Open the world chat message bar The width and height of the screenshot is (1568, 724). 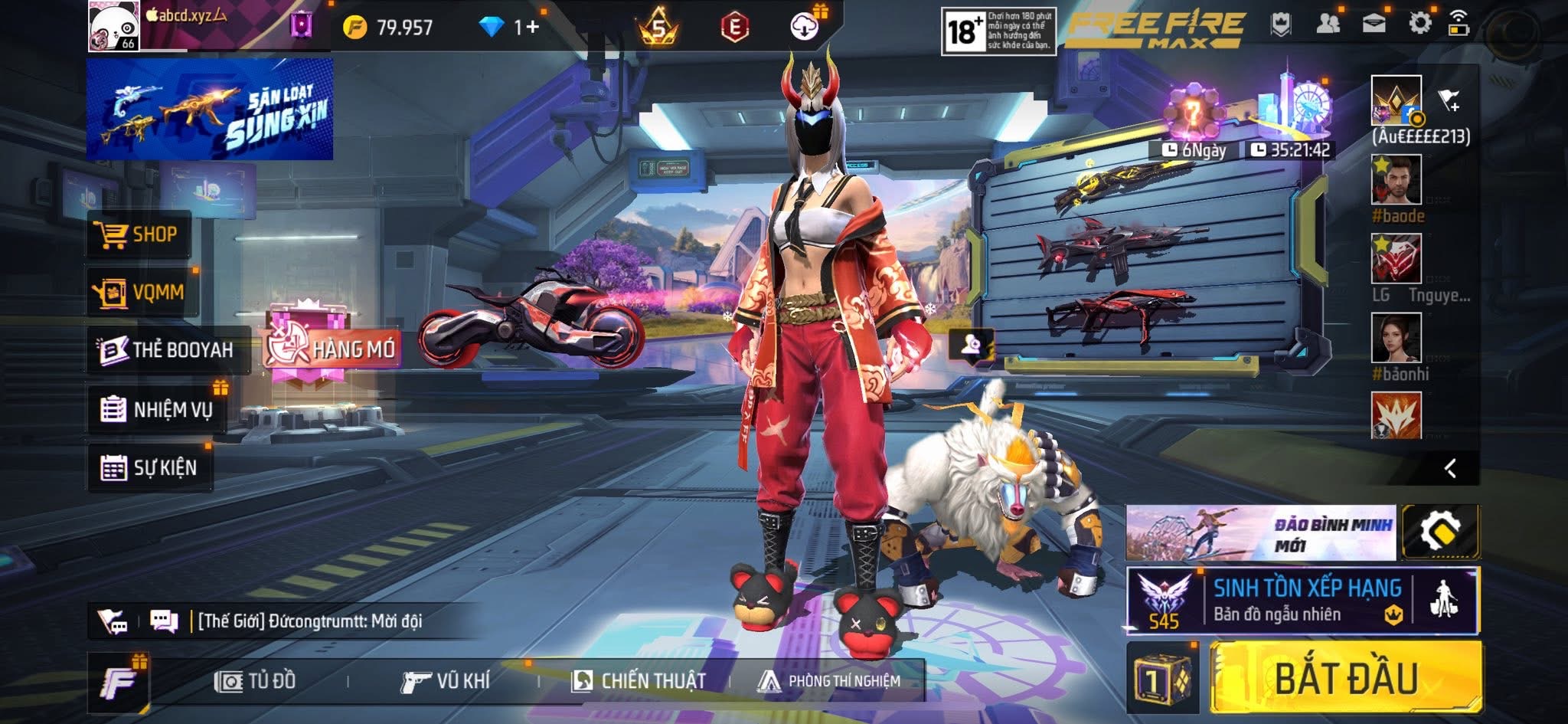310,621
